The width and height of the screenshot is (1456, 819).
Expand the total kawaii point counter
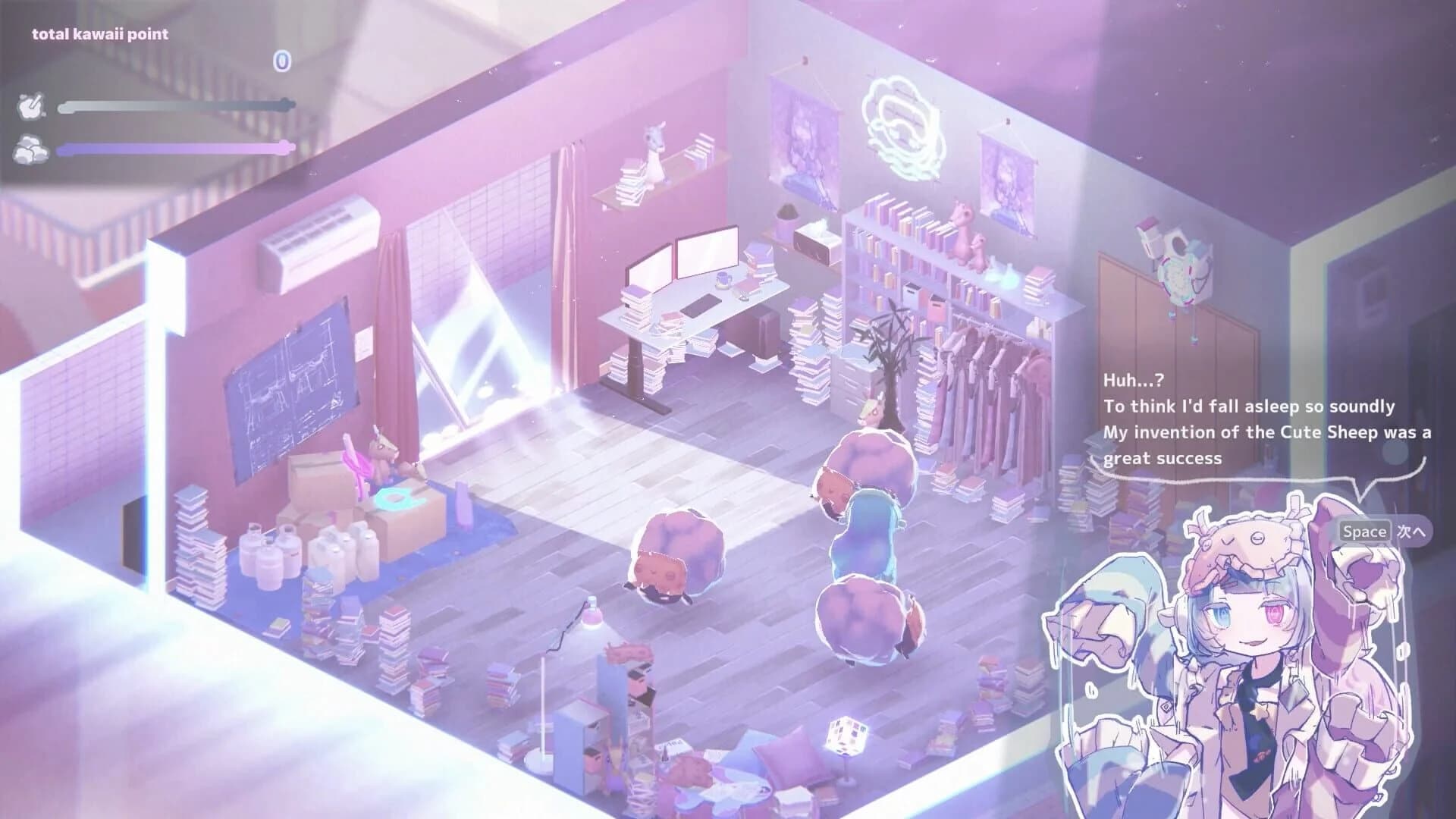point(101,33)
